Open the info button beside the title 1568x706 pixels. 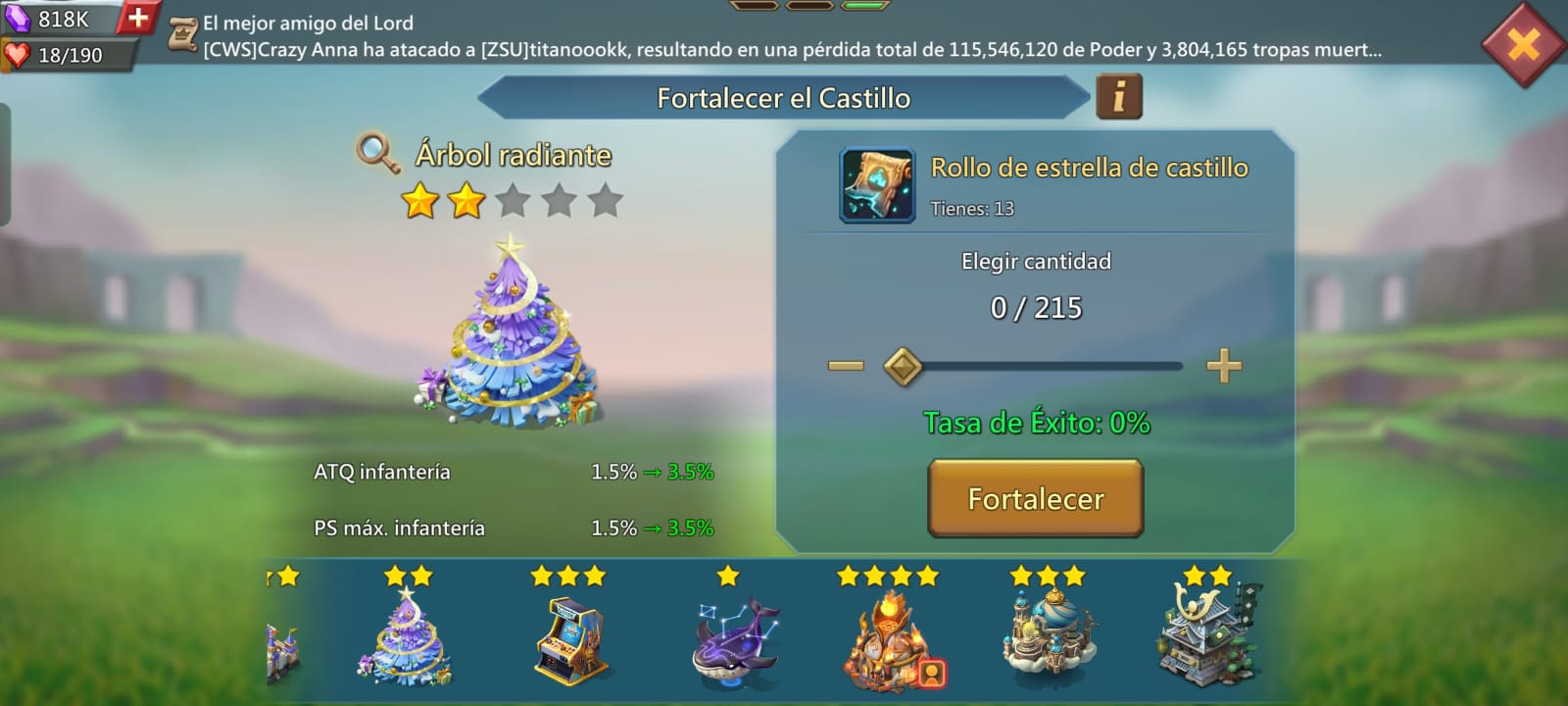click(1118, 97)
